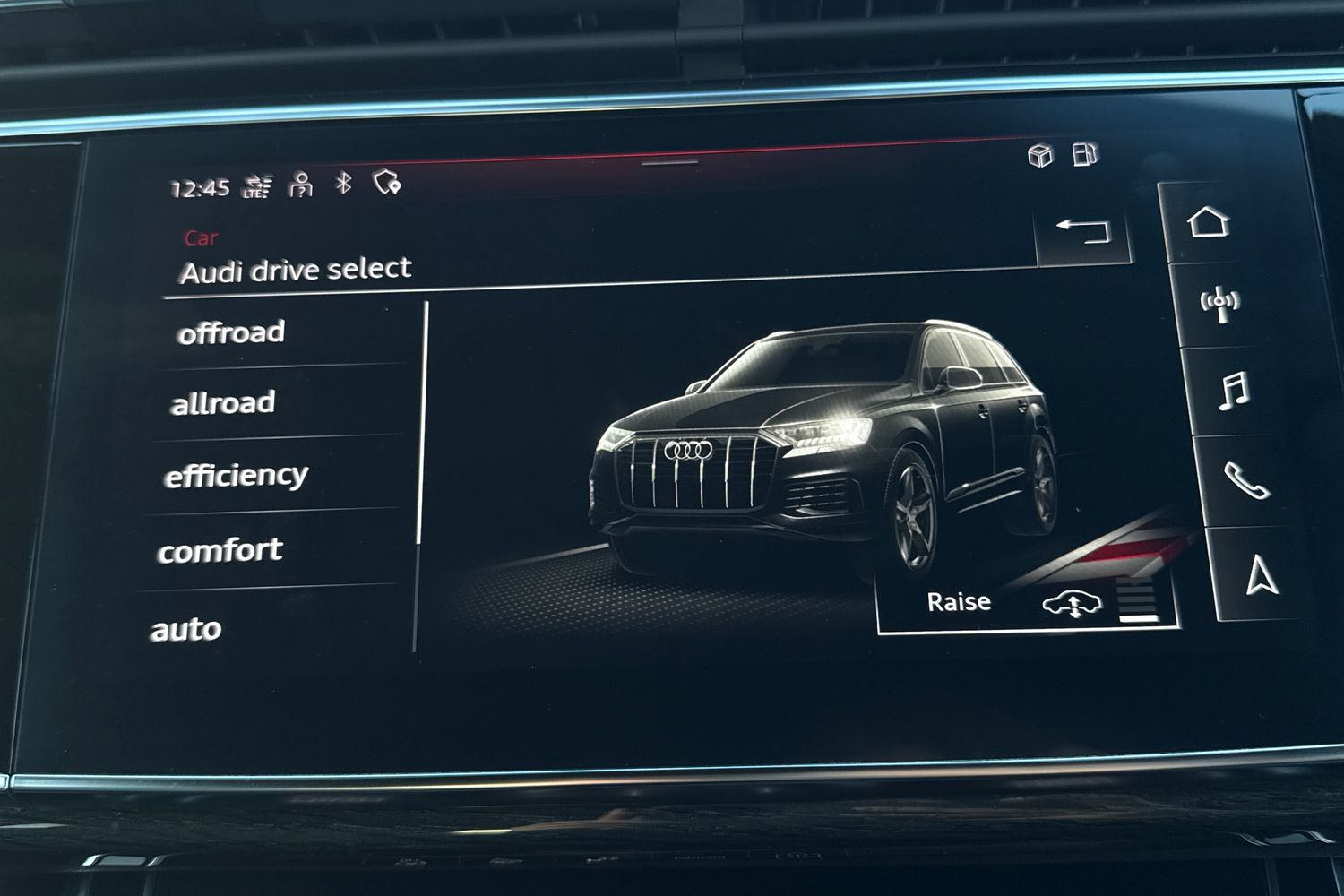This screenshot has width=1344, height=896.
Task: Open the Bluetooth status icon
Action: point(344,184)
